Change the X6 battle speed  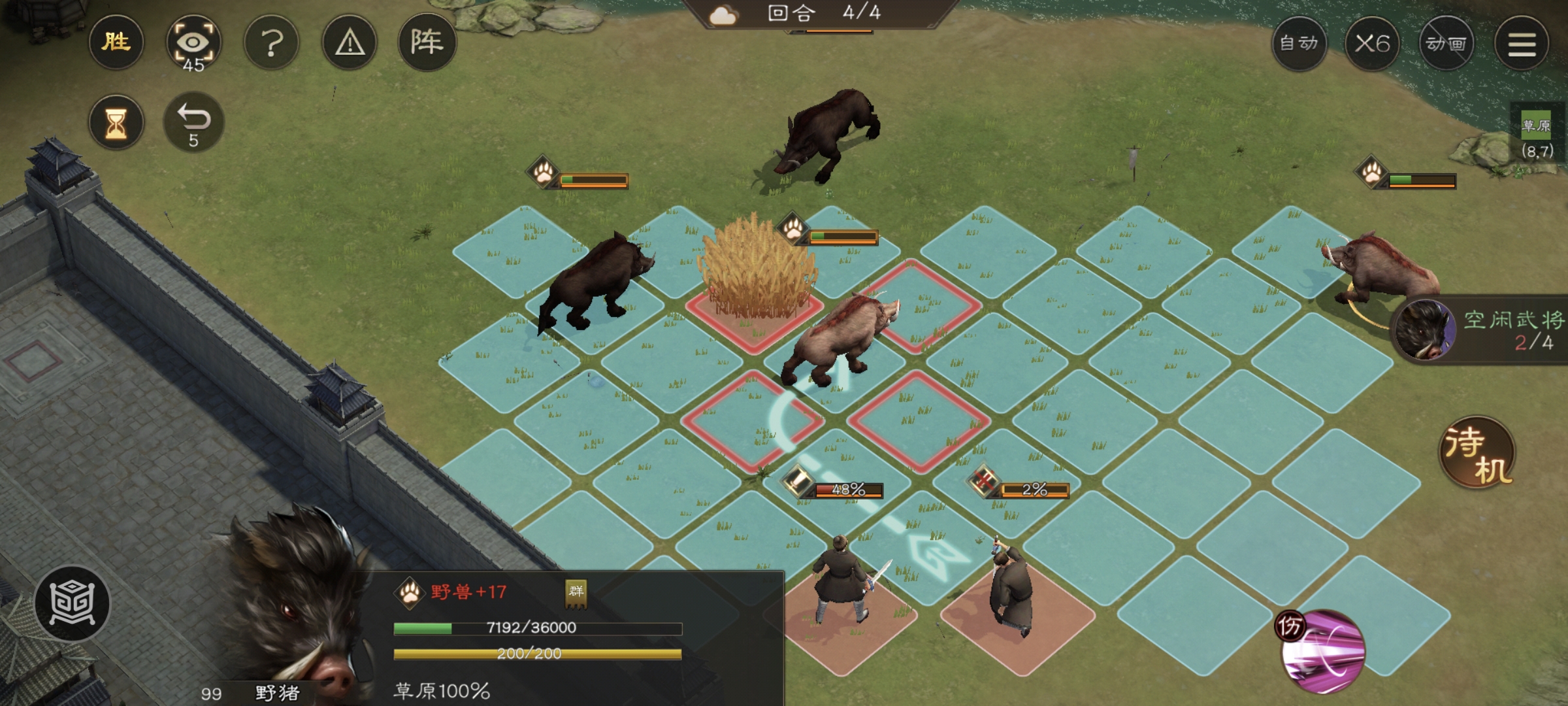(1372, 44)
